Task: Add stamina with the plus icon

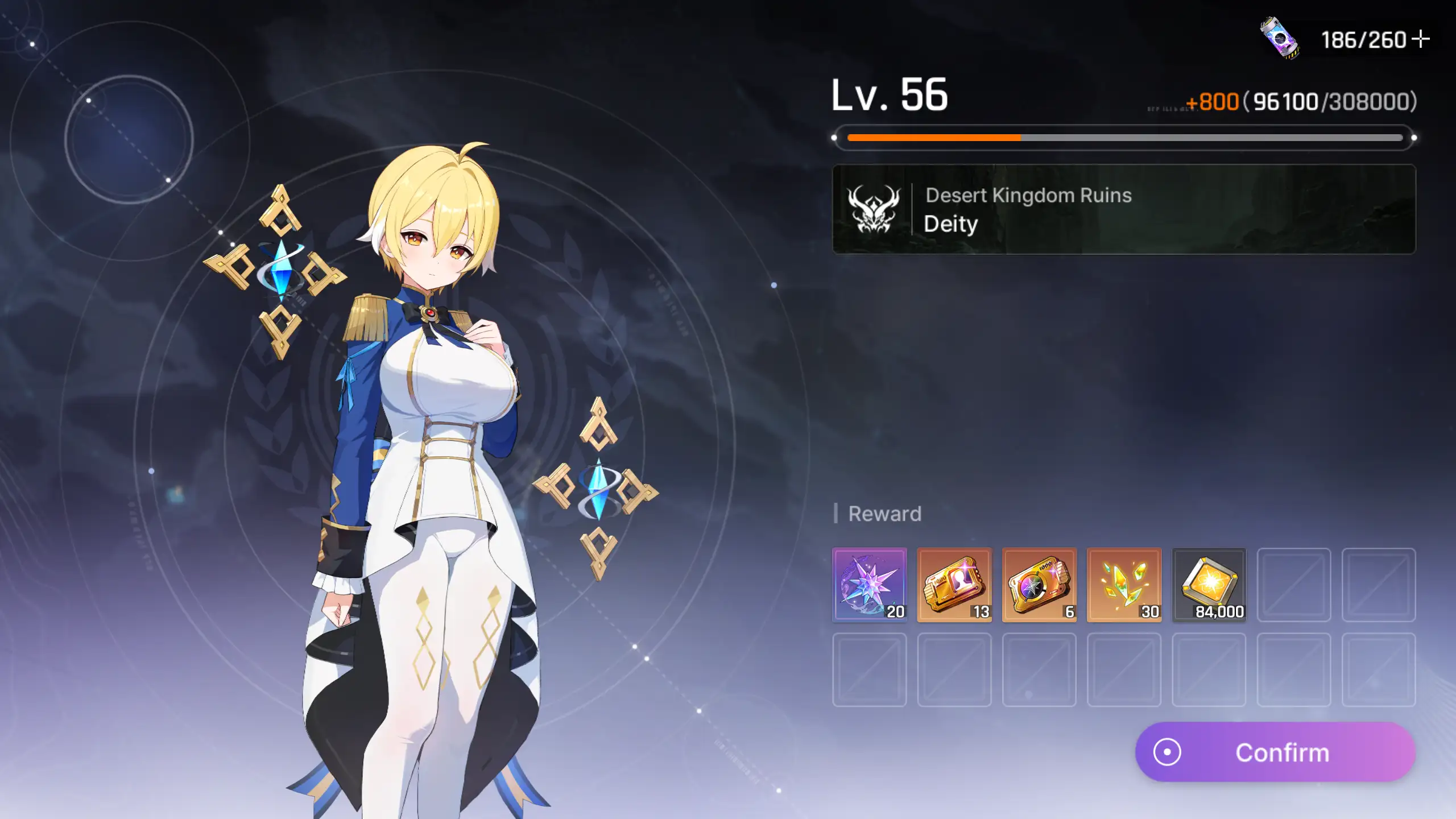Action: pos(1421,39)
